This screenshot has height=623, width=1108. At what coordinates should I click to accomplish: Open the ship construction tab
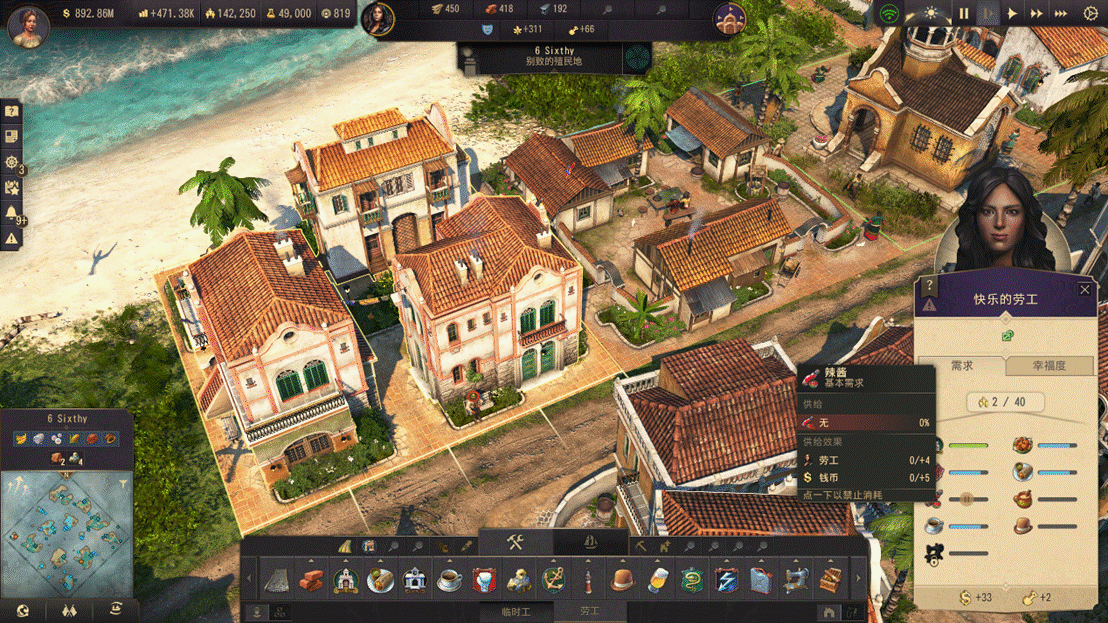tap(590, 543)
